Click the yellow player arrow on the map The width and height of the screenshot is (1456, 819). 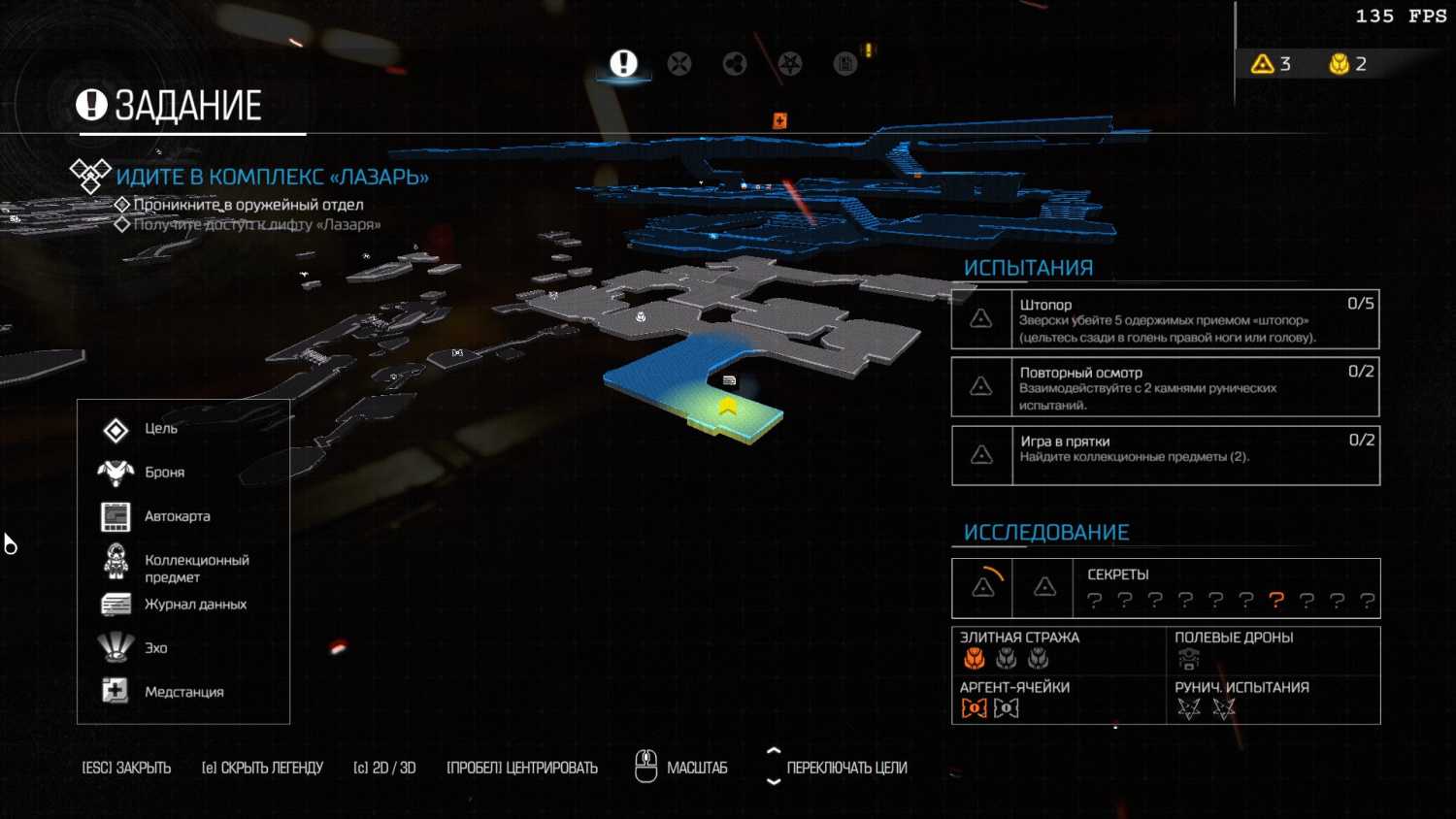coord(728,408)
